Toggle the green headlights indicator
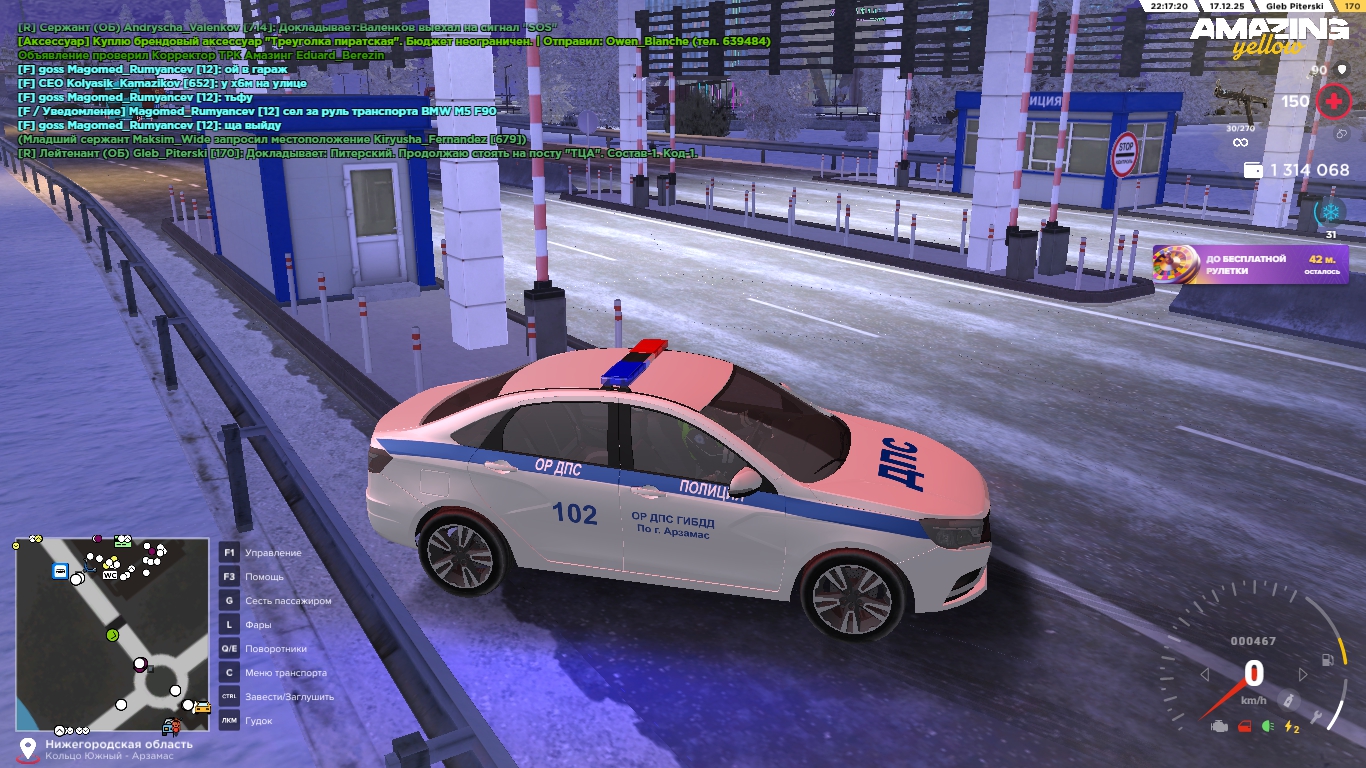 click(x=1268, y=727)
